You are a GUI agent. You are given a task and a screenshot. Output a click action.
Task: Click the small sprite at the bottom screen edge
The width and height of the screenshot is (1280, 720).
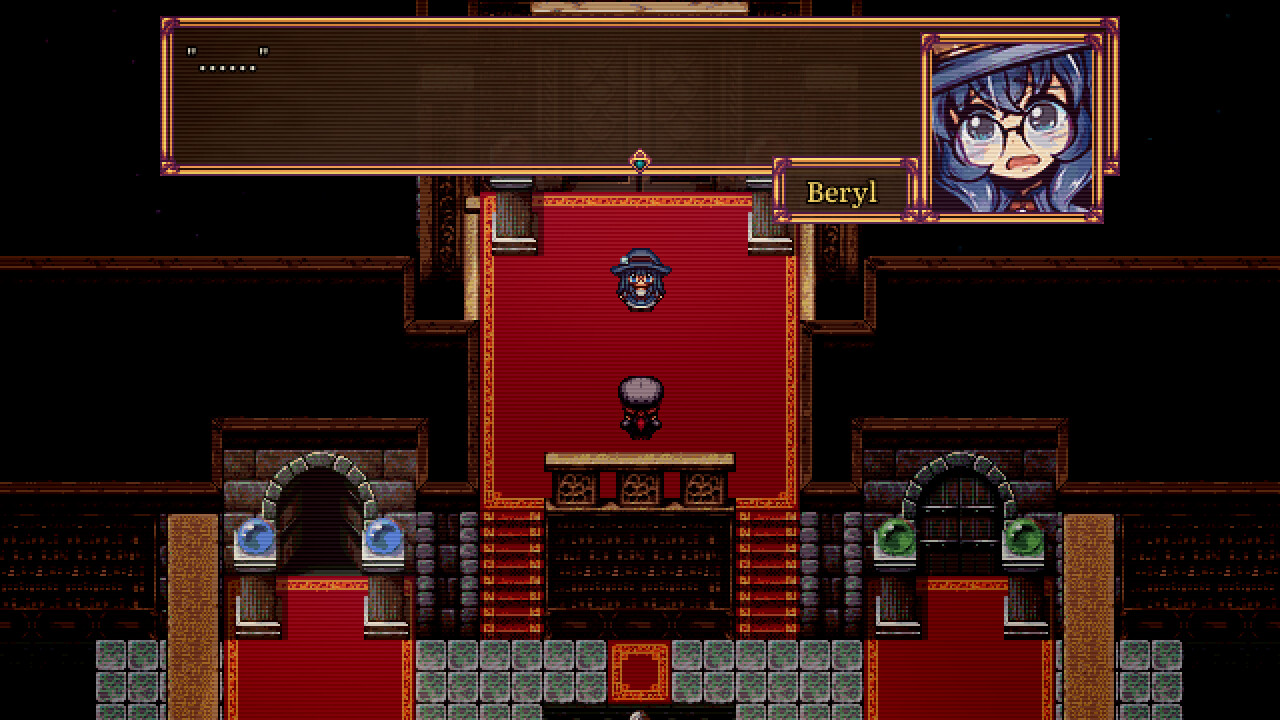pos(634,714)
